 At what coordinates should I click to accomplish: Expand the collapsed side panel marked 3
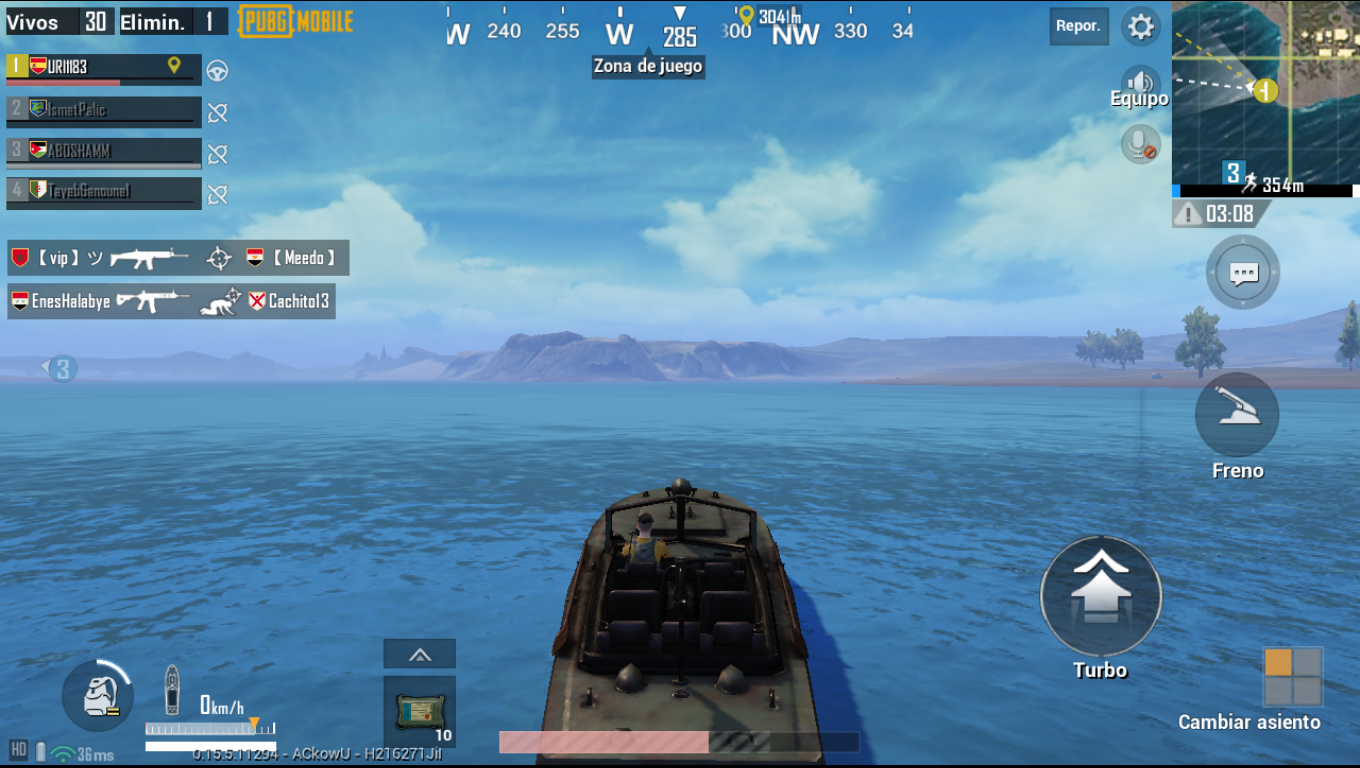pos(60,369)
